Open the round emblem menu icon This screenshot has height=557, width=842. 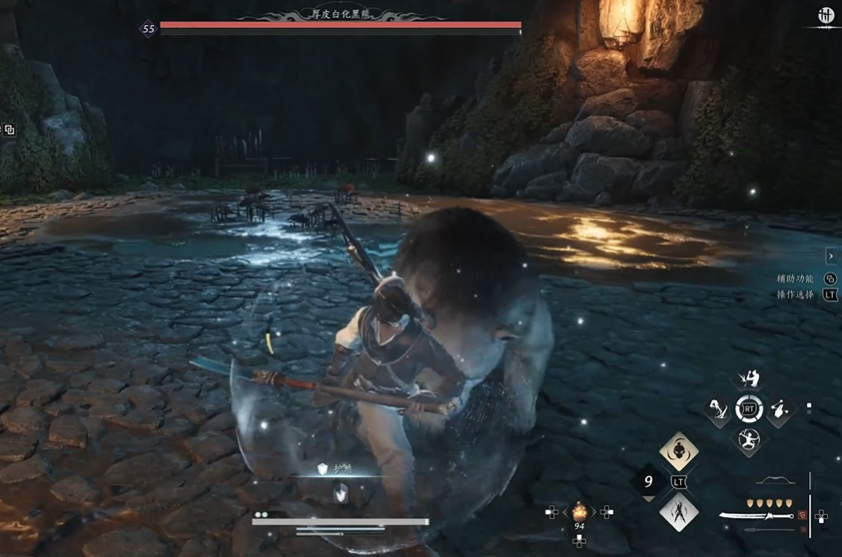[x=826, y=16]
